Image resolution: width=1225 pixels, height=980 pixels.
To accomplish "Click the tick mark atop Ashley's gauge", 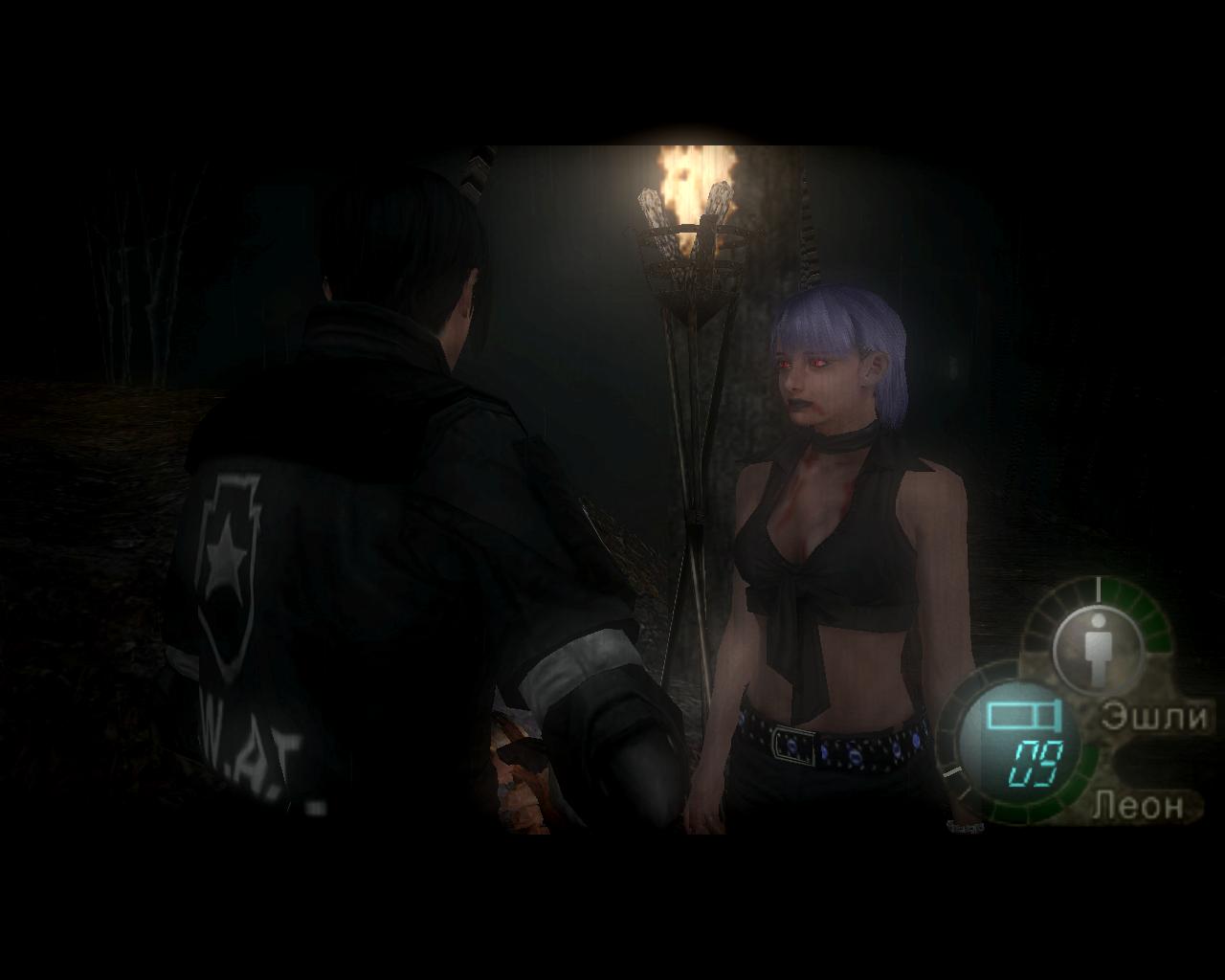I will pyautogui.click(x=1098, y=589).
